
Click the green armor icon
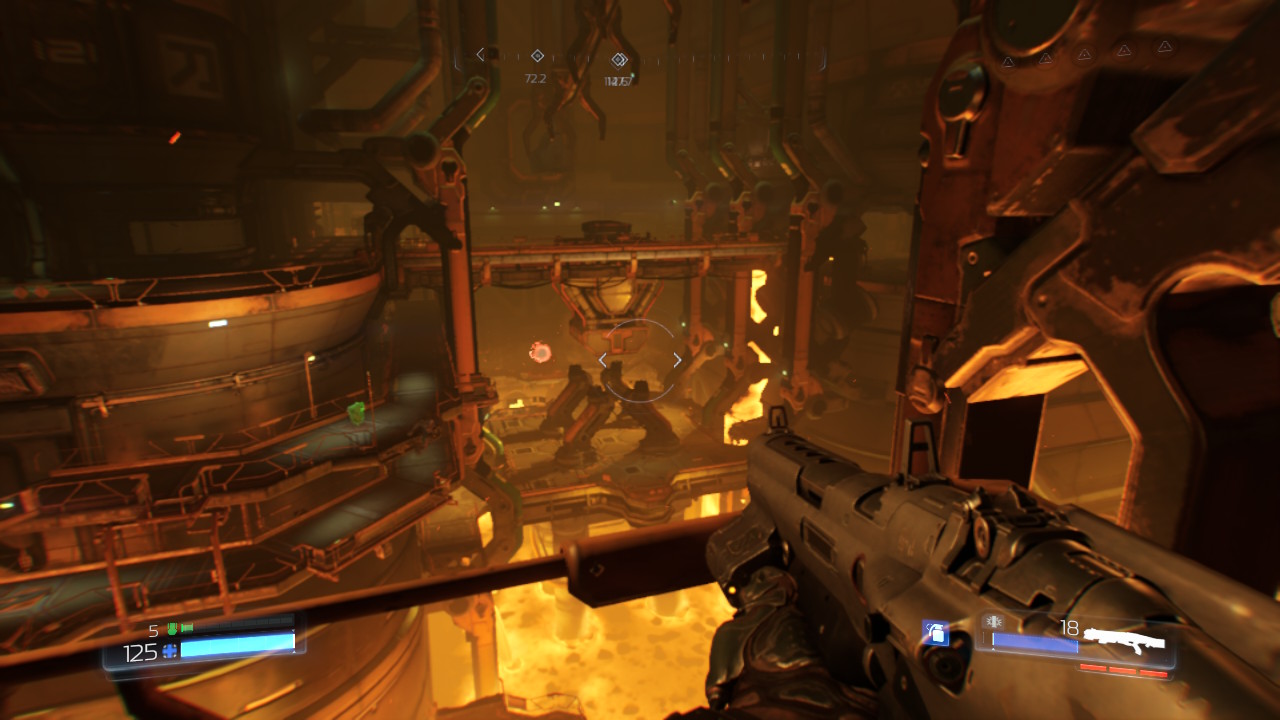(172, 629)
